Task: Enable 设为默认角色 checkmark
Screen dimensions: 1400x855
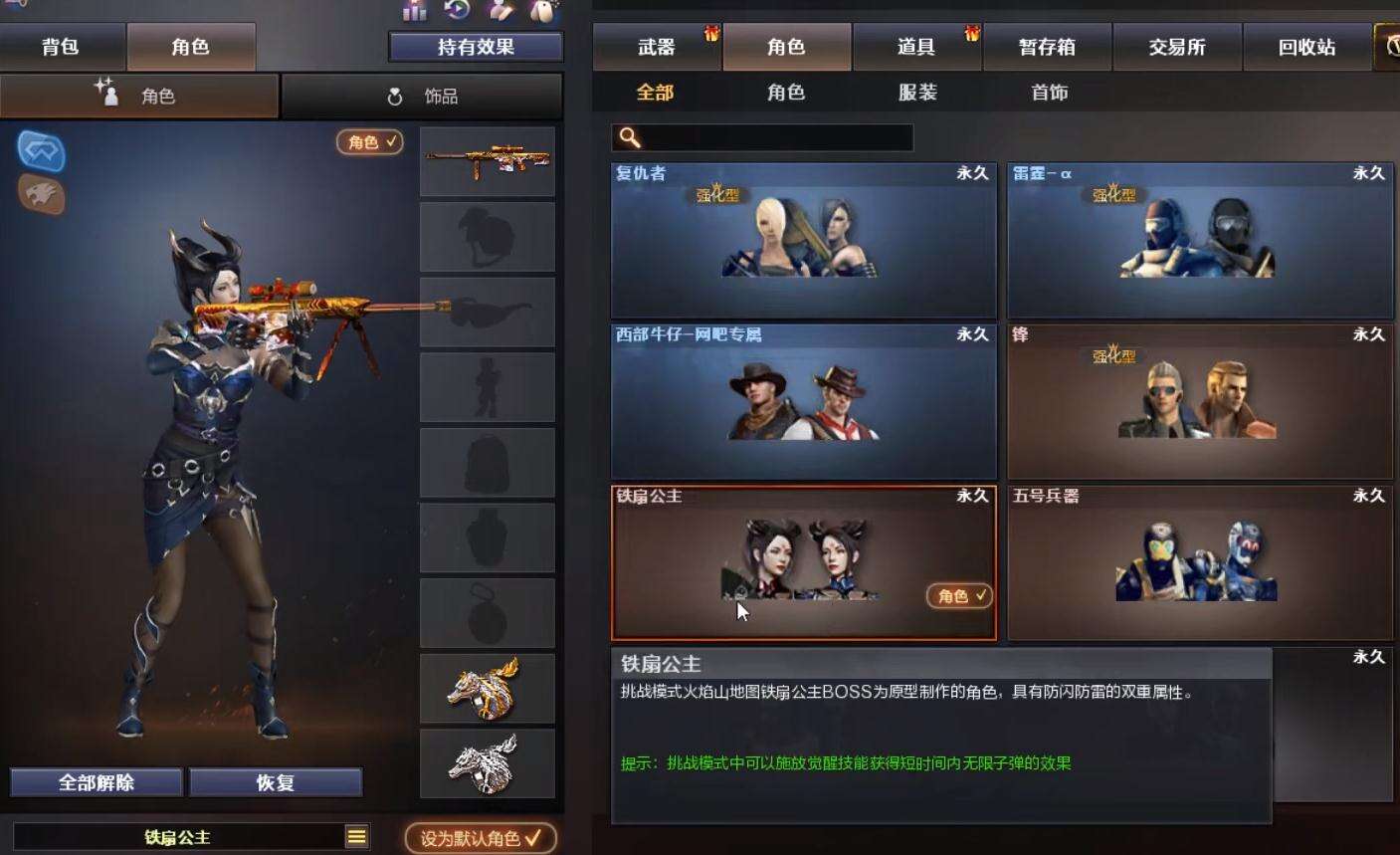Action: 481,838
